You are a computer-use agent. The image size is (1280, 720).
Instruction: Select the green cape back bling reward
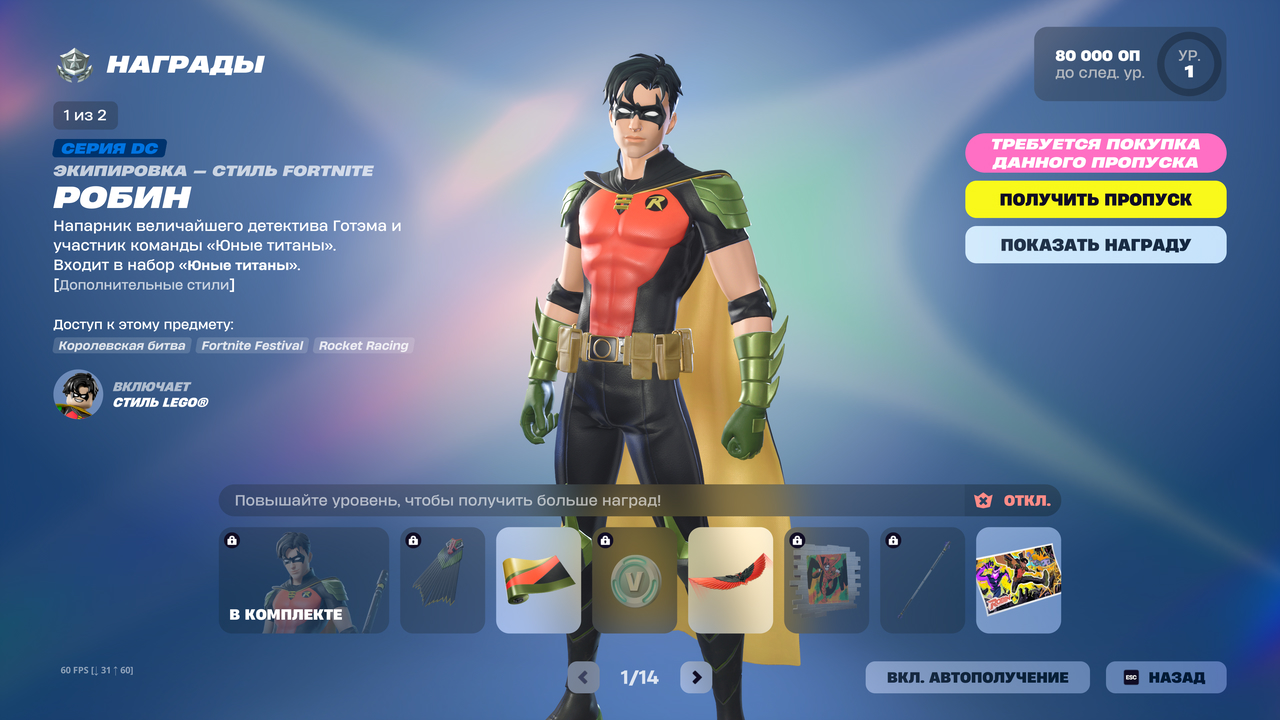442,580
